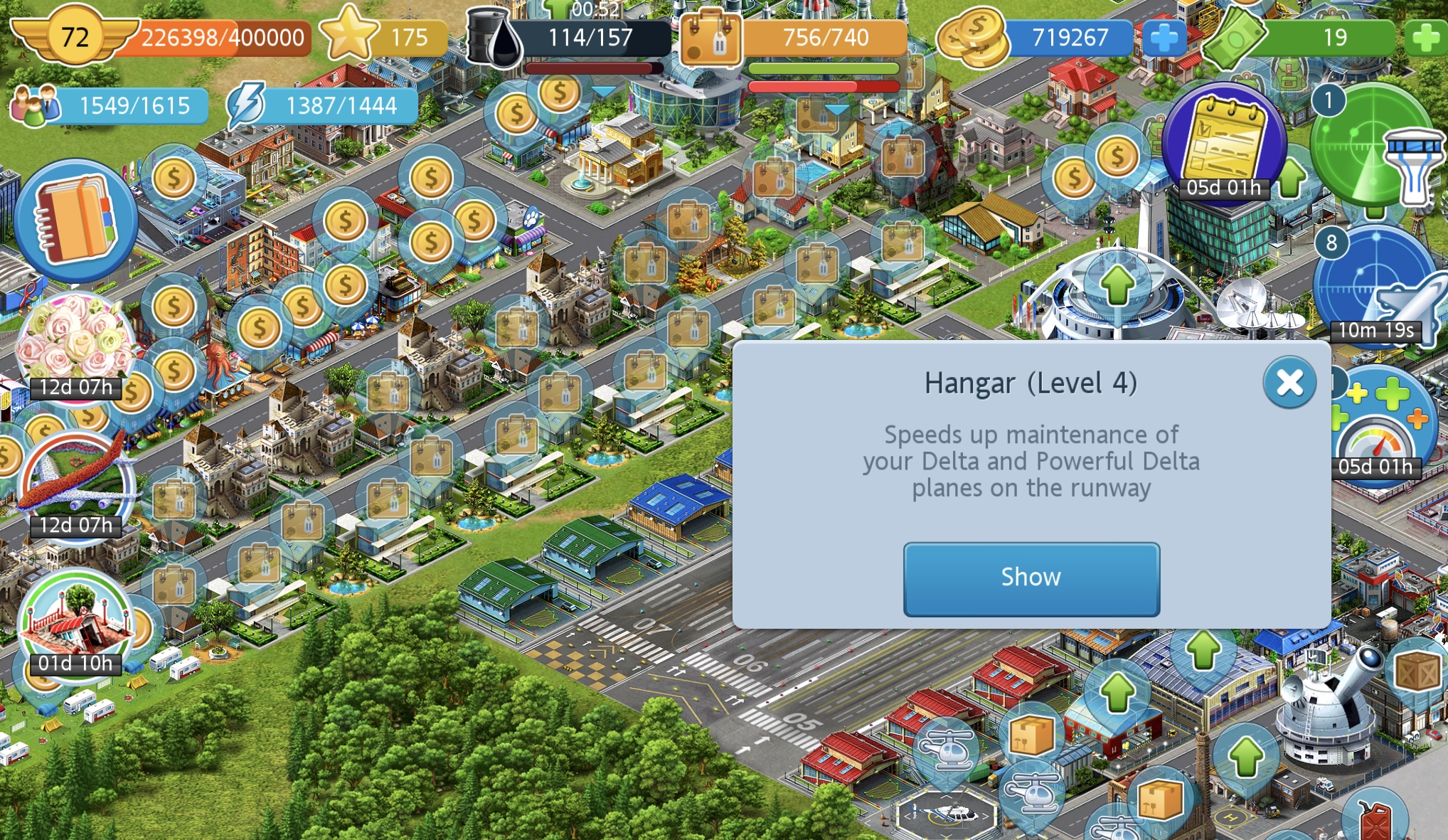This screenshot has width=1448, height=840.
Task: Tap the population people icon
Action: click(x=35, y=105)
